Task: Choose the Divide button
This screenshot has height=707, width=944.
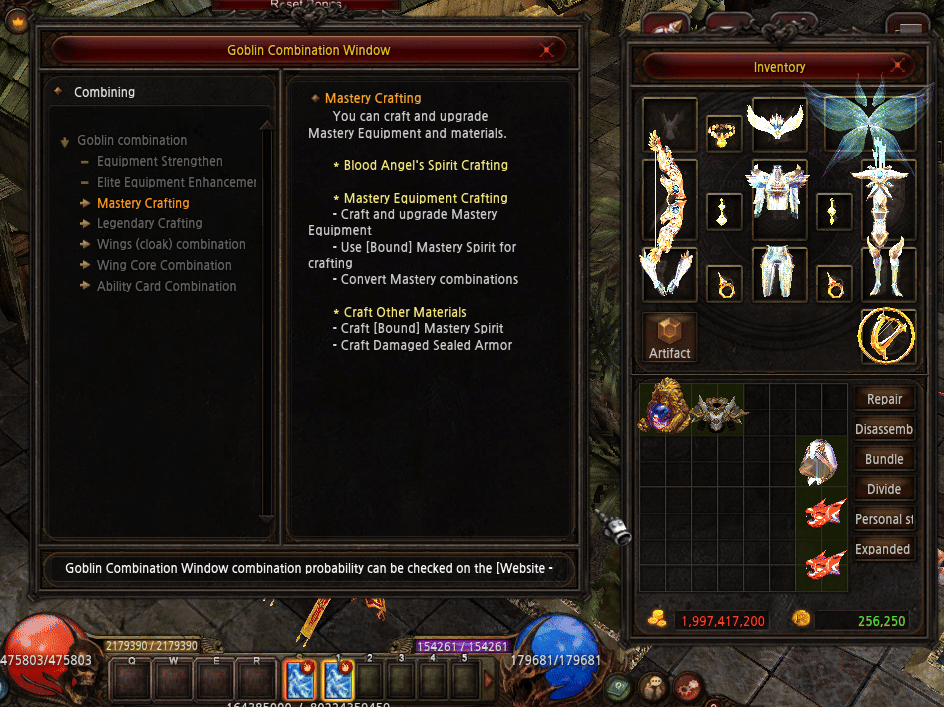Action: coord(884,489)
